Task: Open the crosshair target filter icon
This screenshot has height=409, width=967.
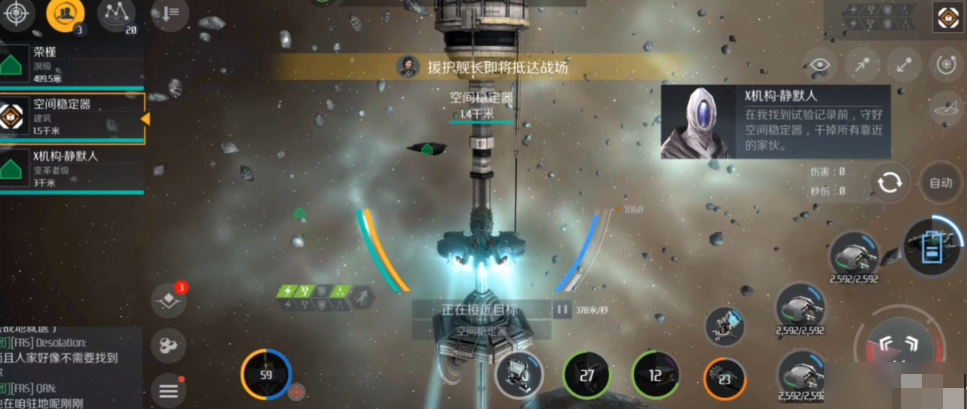Action: (14, 12)
